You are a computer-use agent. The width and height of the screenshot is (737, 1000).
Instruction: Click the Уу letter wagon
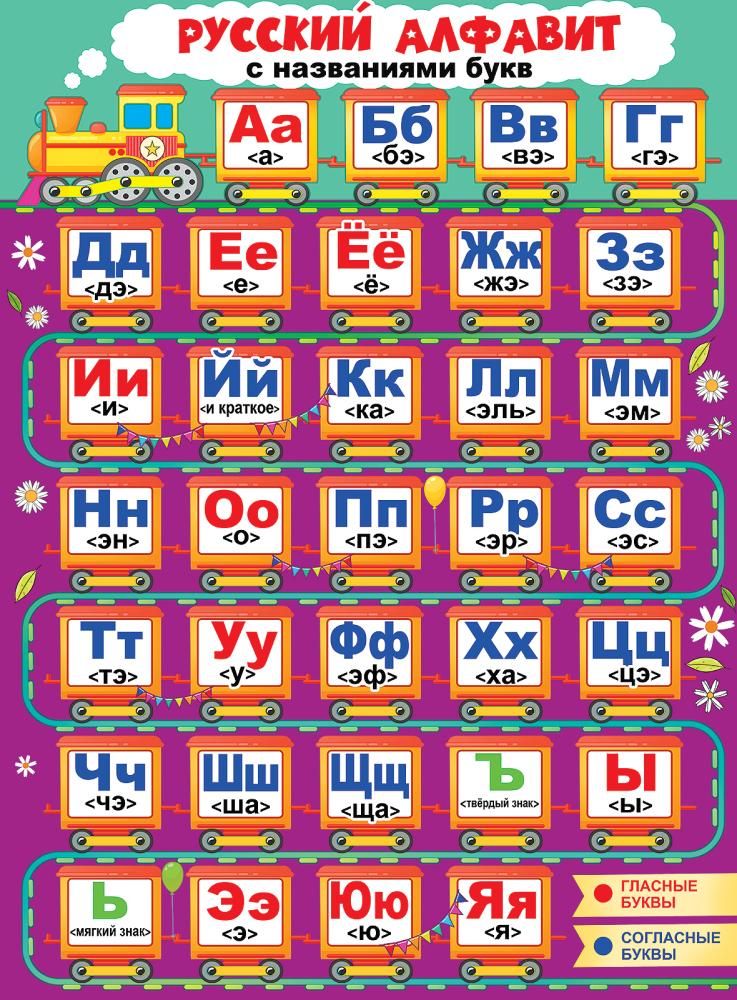click(x=240, y=650)
